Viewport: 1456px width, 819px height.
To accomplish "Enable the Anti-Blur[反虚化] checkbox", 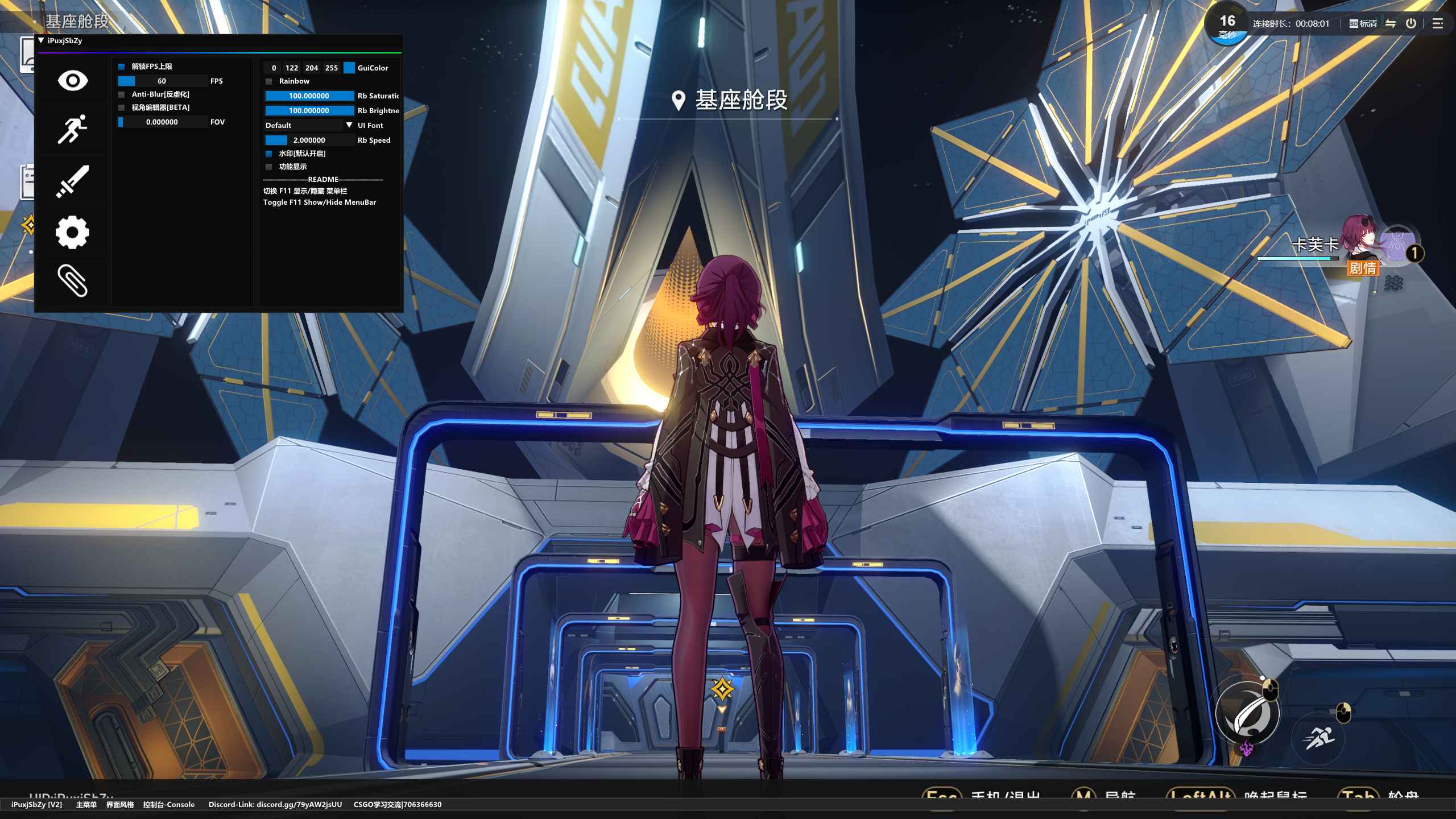I will 121,94.
